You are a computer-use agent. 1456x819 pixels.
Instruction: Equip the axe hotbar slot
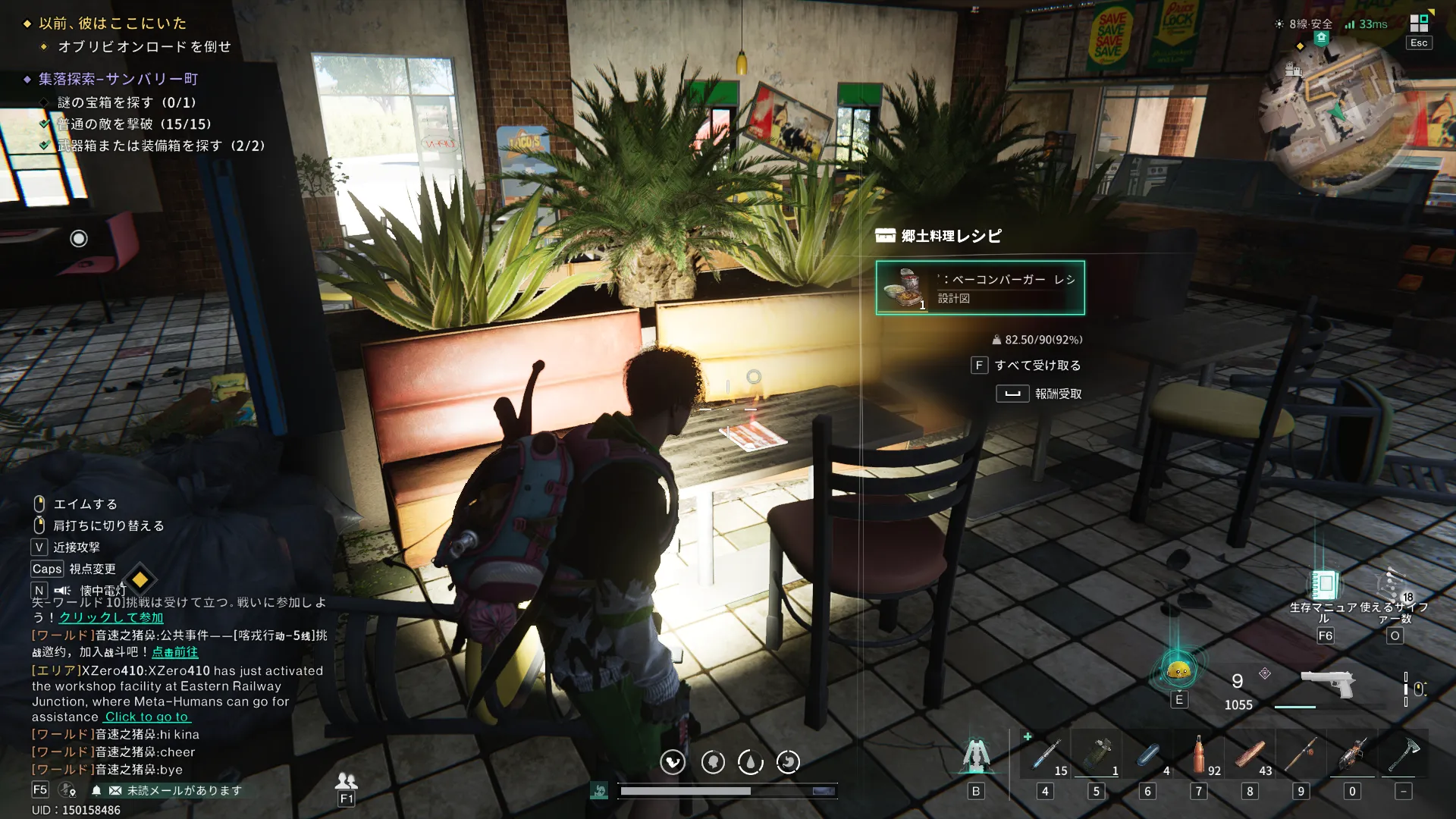click(x=1404, y=755)
